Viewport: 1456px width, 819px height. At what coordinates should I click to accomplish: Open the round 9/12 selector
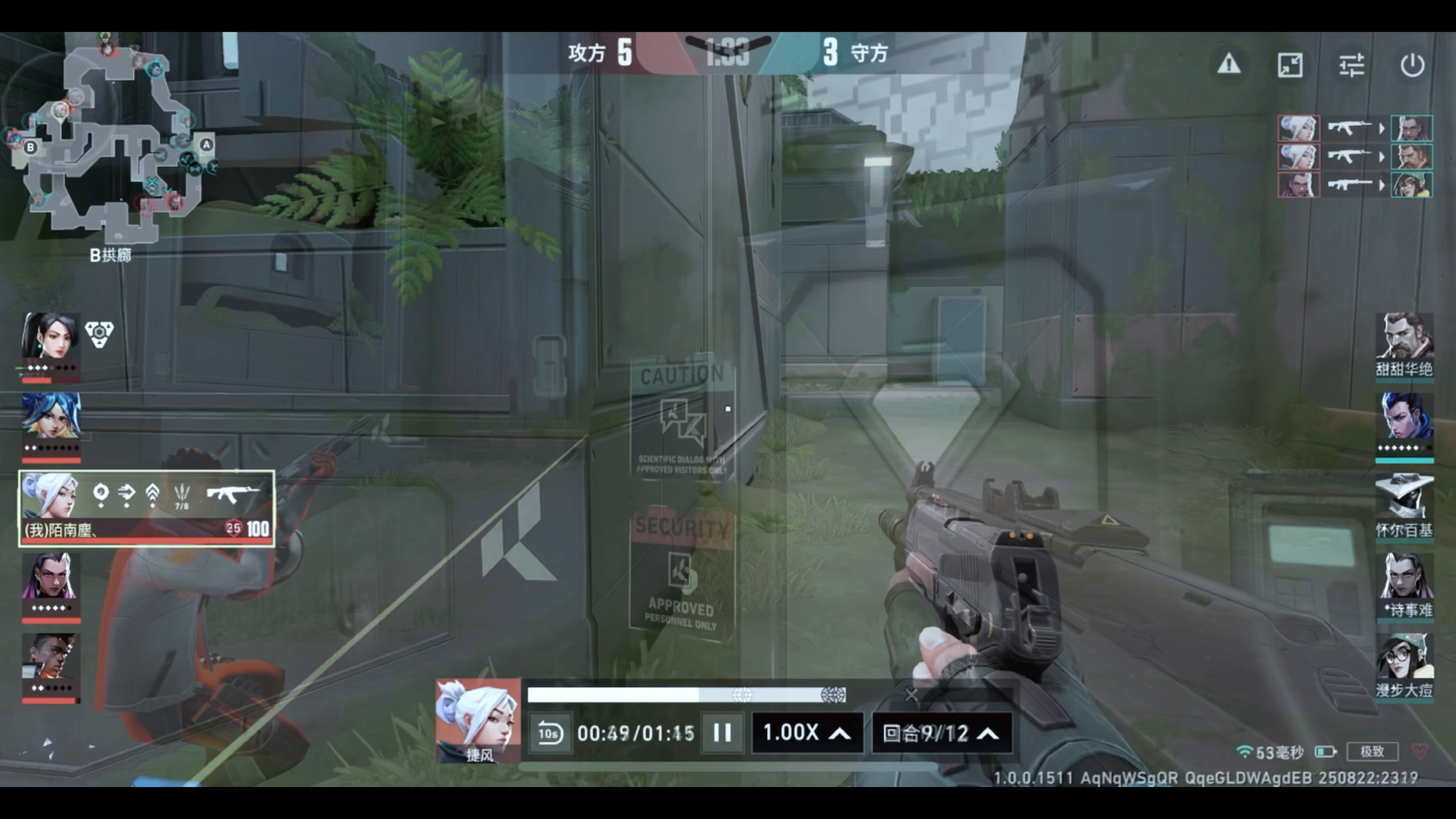[941, 733]
